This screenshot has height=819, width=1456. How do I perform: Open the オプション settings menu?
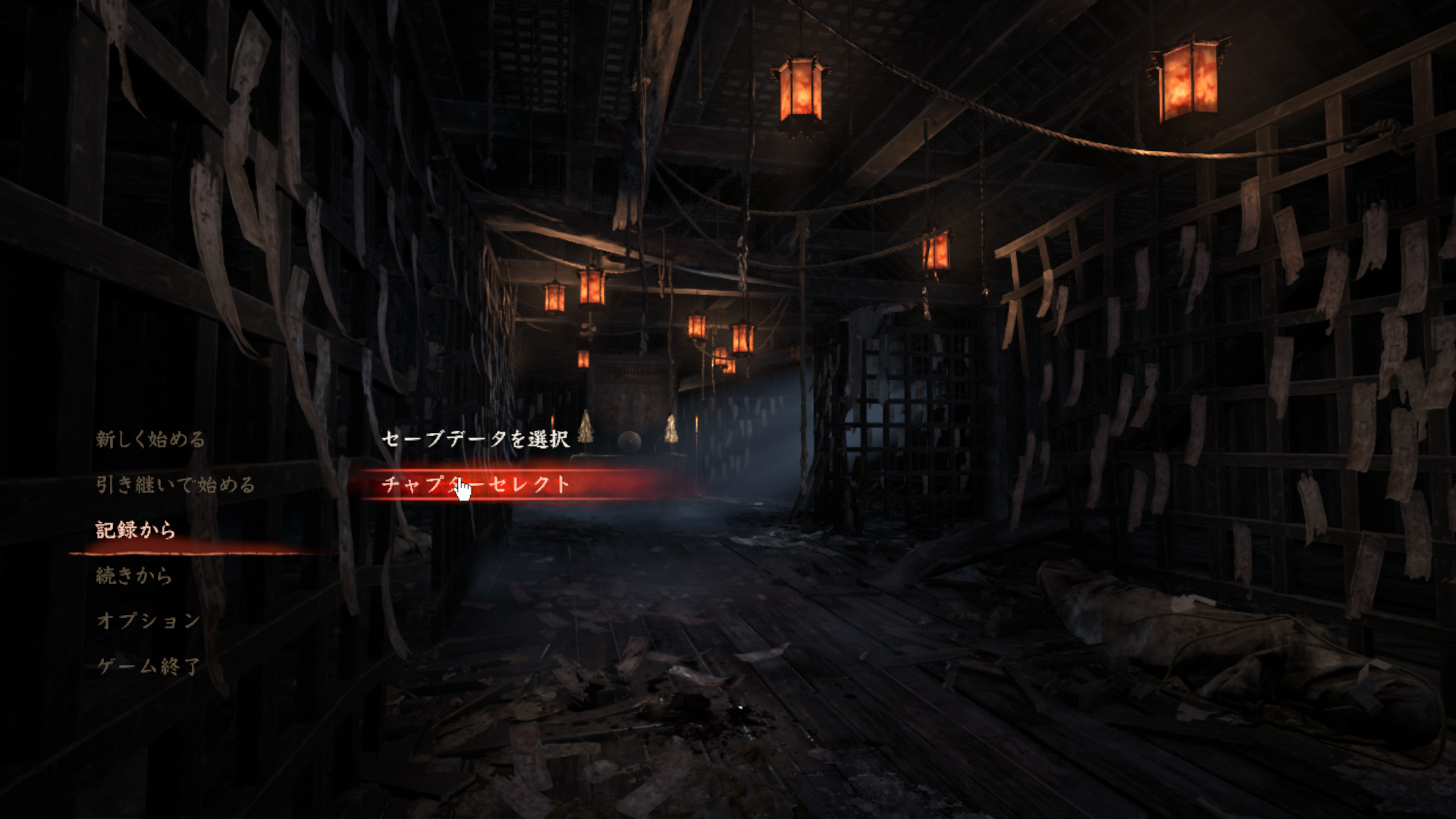coord(149,621)
